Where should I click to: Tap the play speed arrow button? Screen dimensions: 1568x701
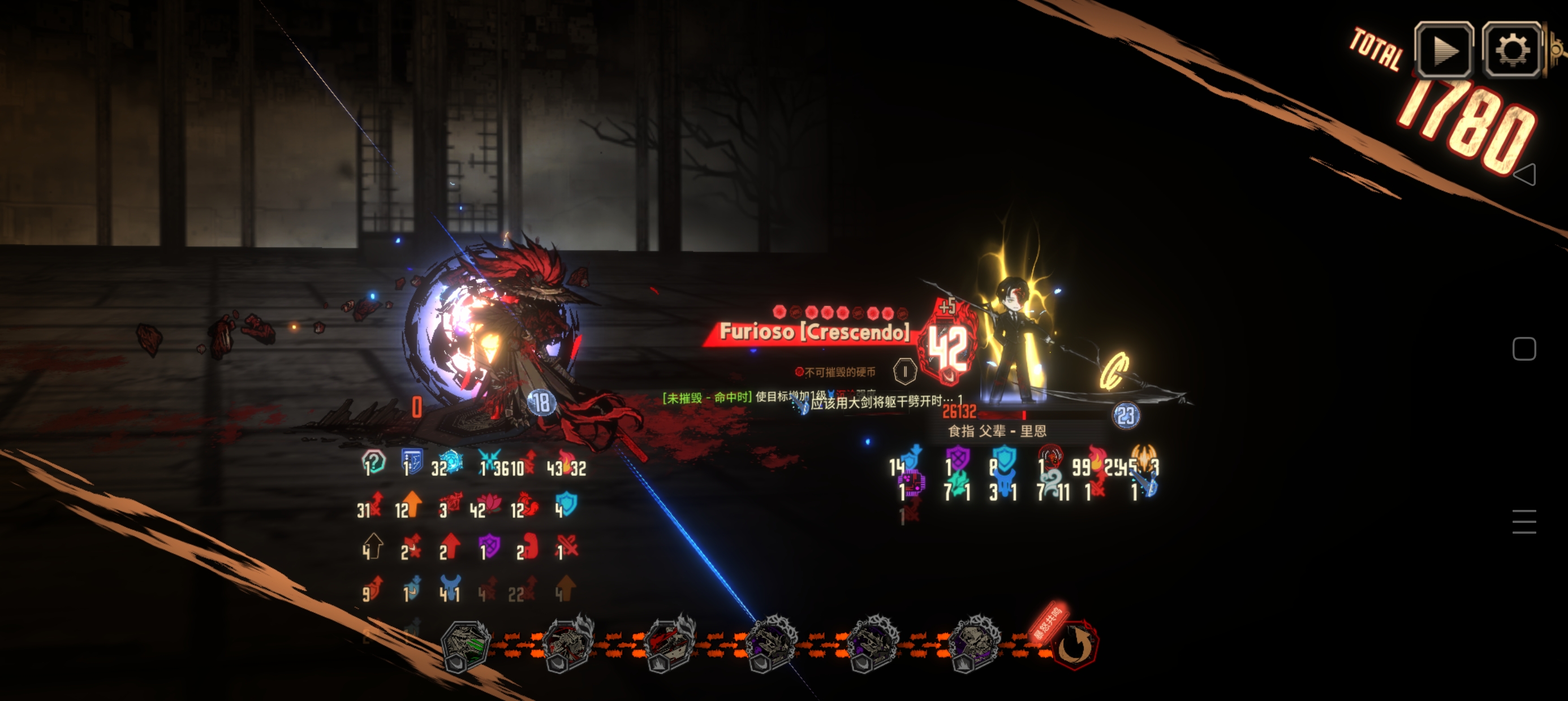click(1443, 50)
